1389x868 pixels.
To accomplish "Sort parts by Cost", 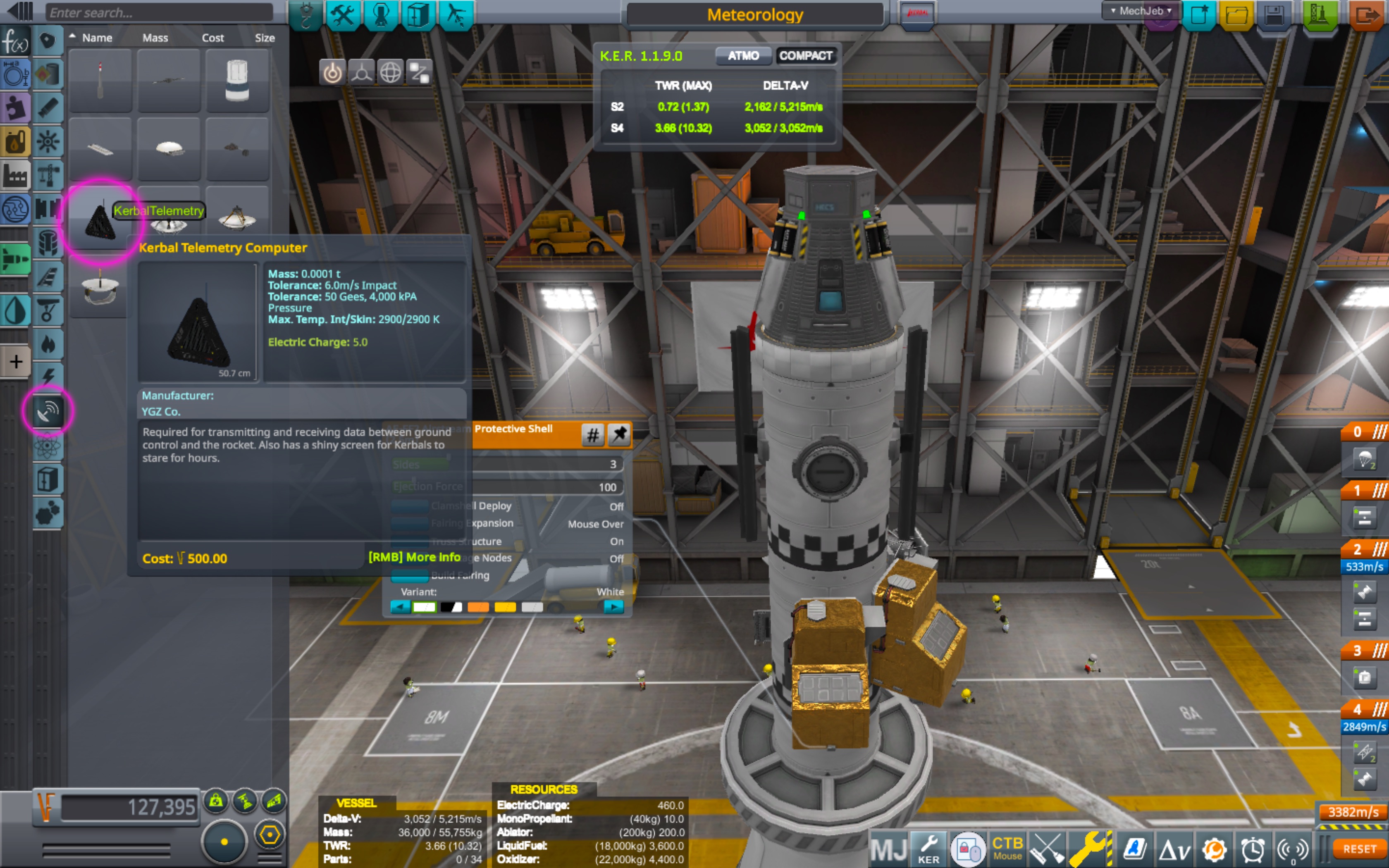I will coord(212,38).
